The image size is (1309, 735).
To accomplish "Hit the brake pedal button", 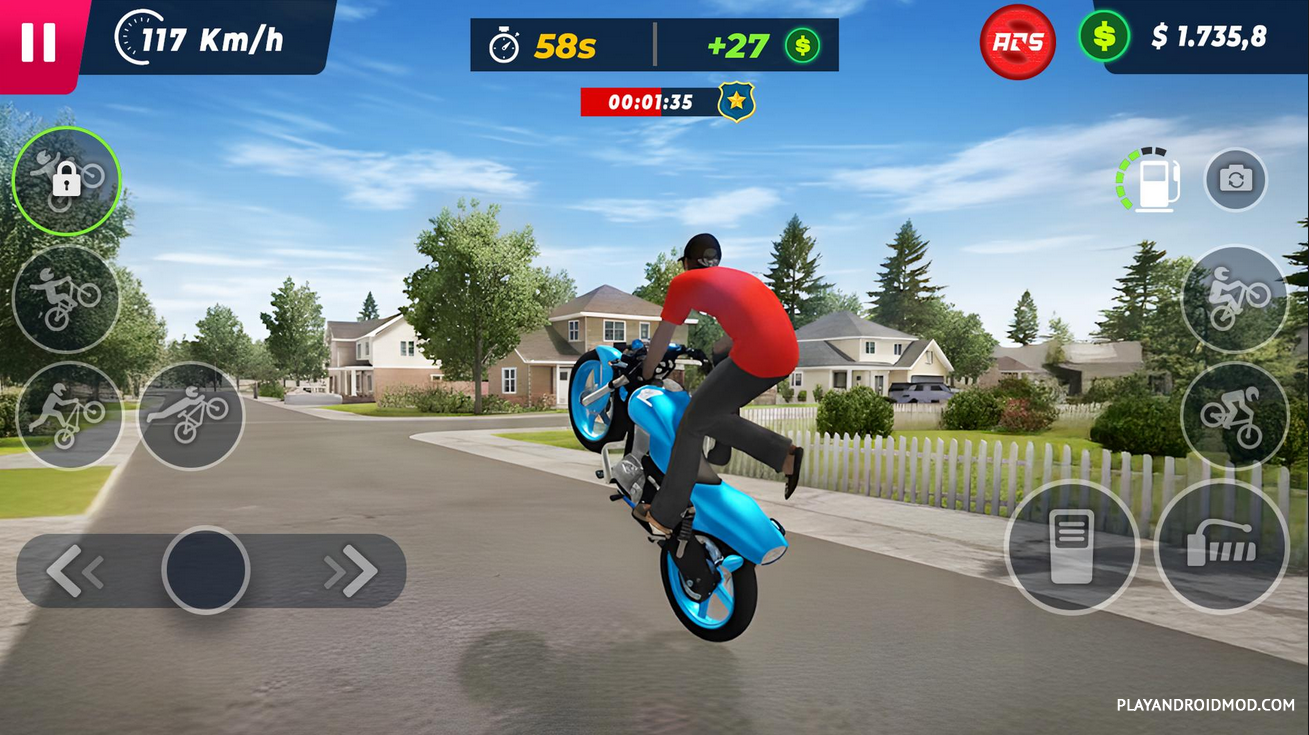I will (1071, 547).
